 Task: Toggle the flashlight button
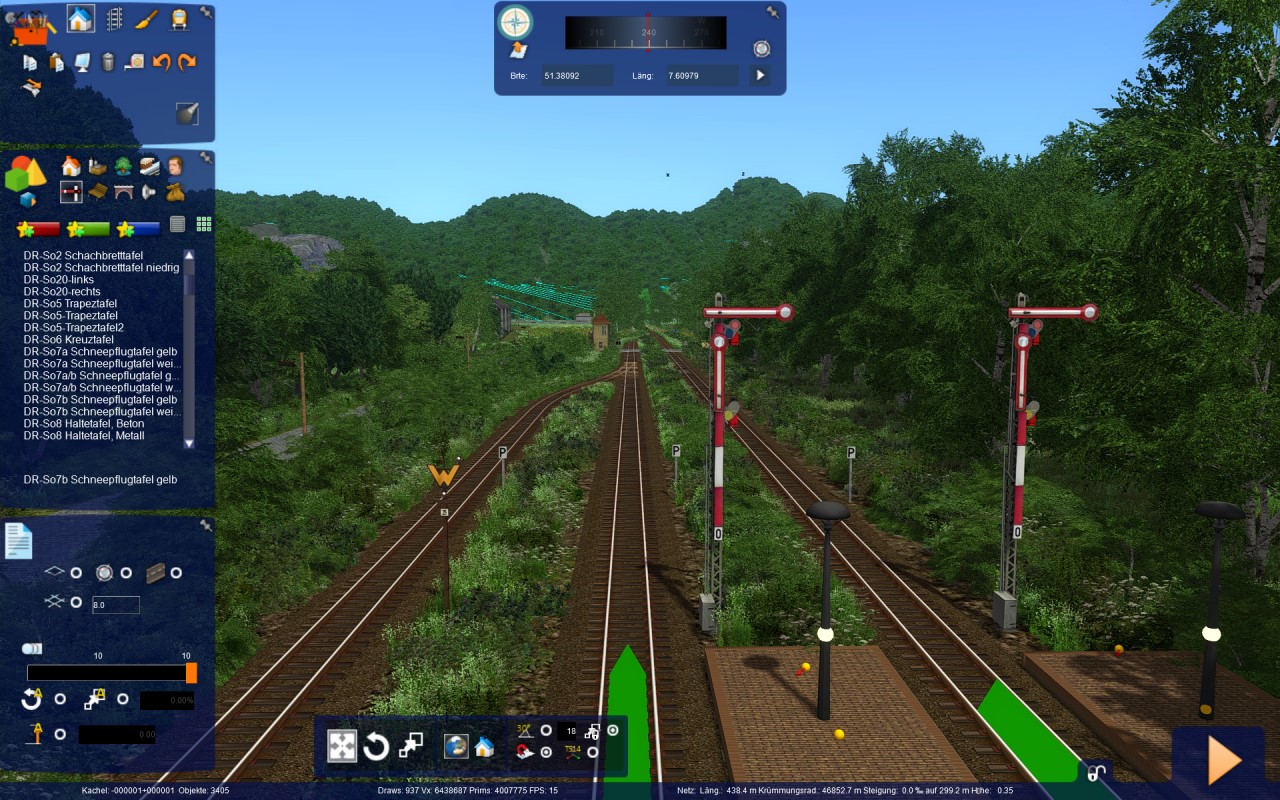pyautogui.click(x=187, y=113)
